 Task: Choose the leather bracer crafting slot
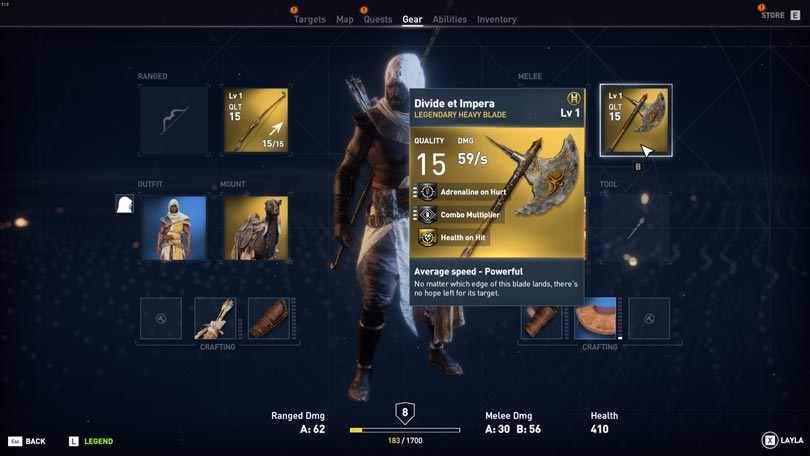click(269, 318)
